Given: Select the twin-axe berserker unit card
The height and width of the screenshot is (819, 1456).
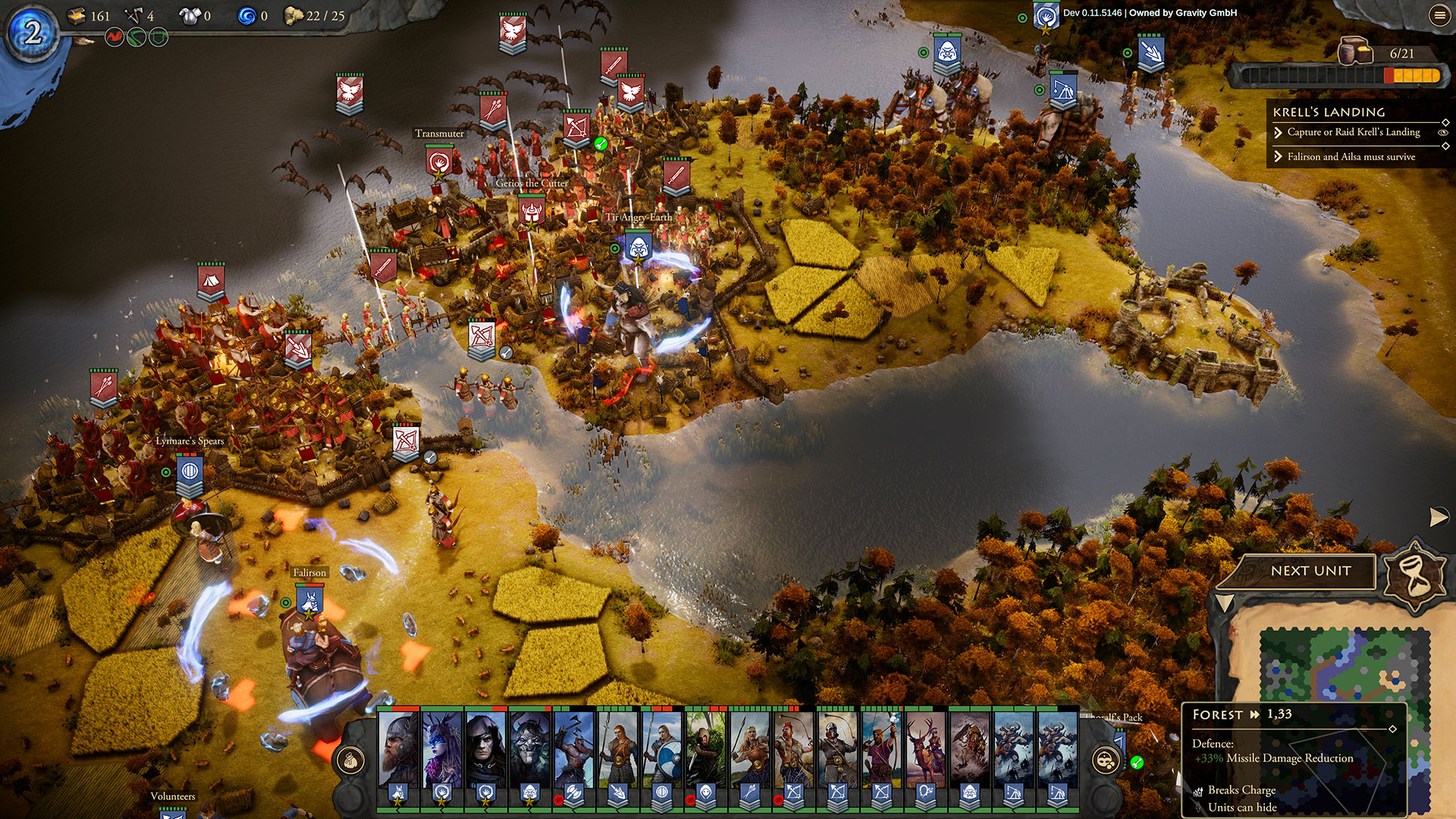Looking at the screenshot, I should [x=574, y=749].
